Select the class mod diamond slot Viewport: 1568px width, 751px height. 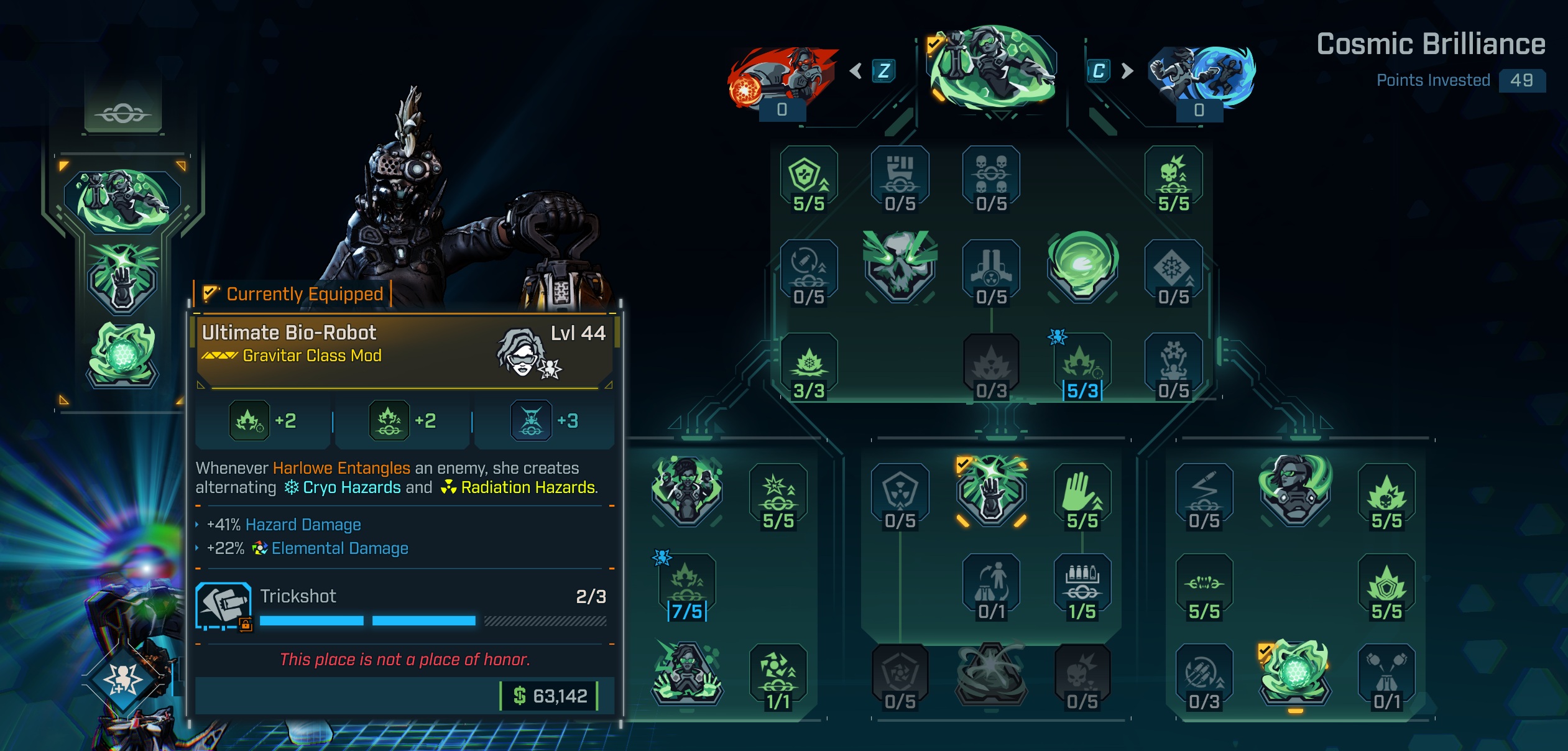(124, 679)
